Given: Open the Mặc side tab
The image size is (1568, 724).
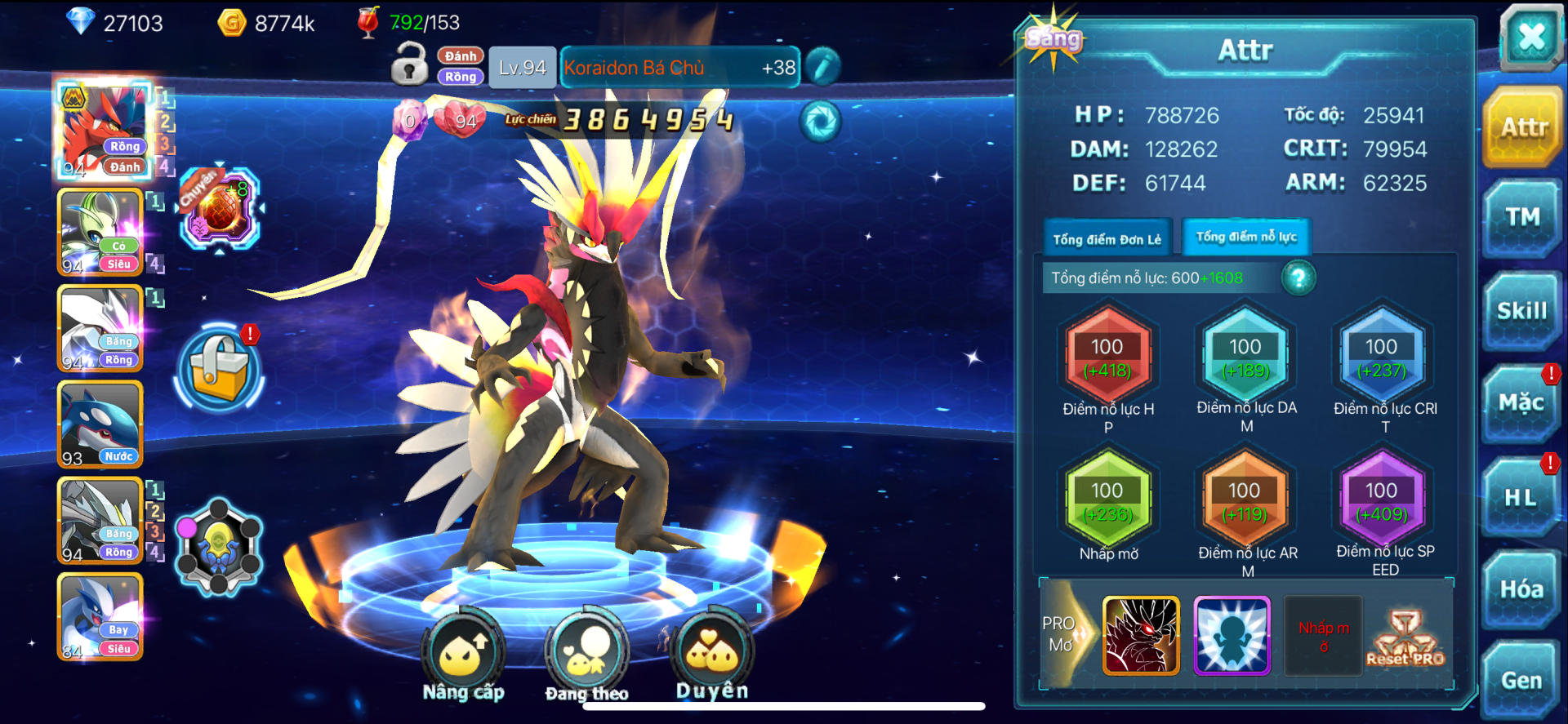Looking at the screenshot, I should click(1521, 403).
